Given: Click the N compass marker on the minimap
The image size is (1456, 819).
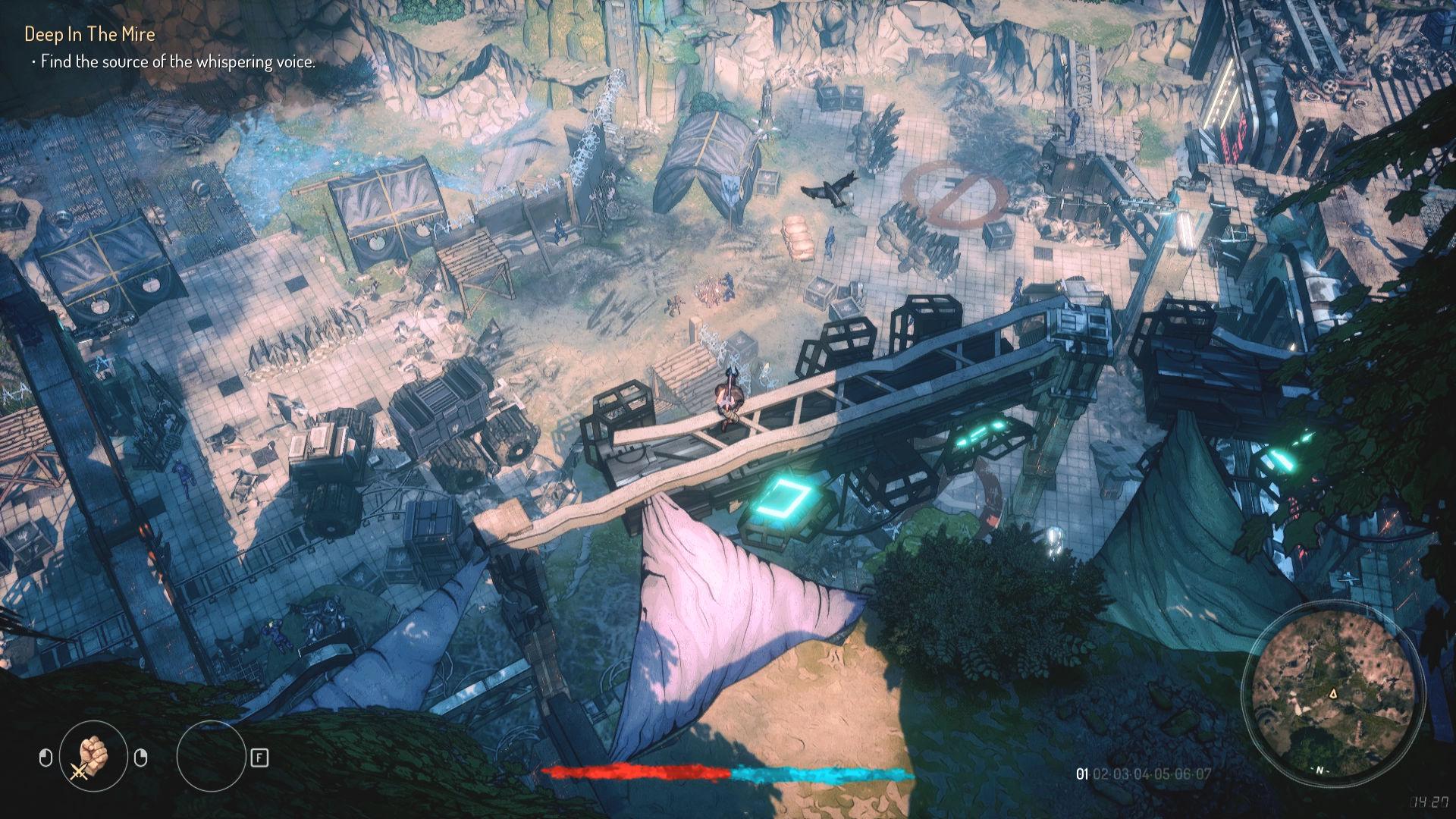Looking at the screenshot, I should click(1319, 770).
